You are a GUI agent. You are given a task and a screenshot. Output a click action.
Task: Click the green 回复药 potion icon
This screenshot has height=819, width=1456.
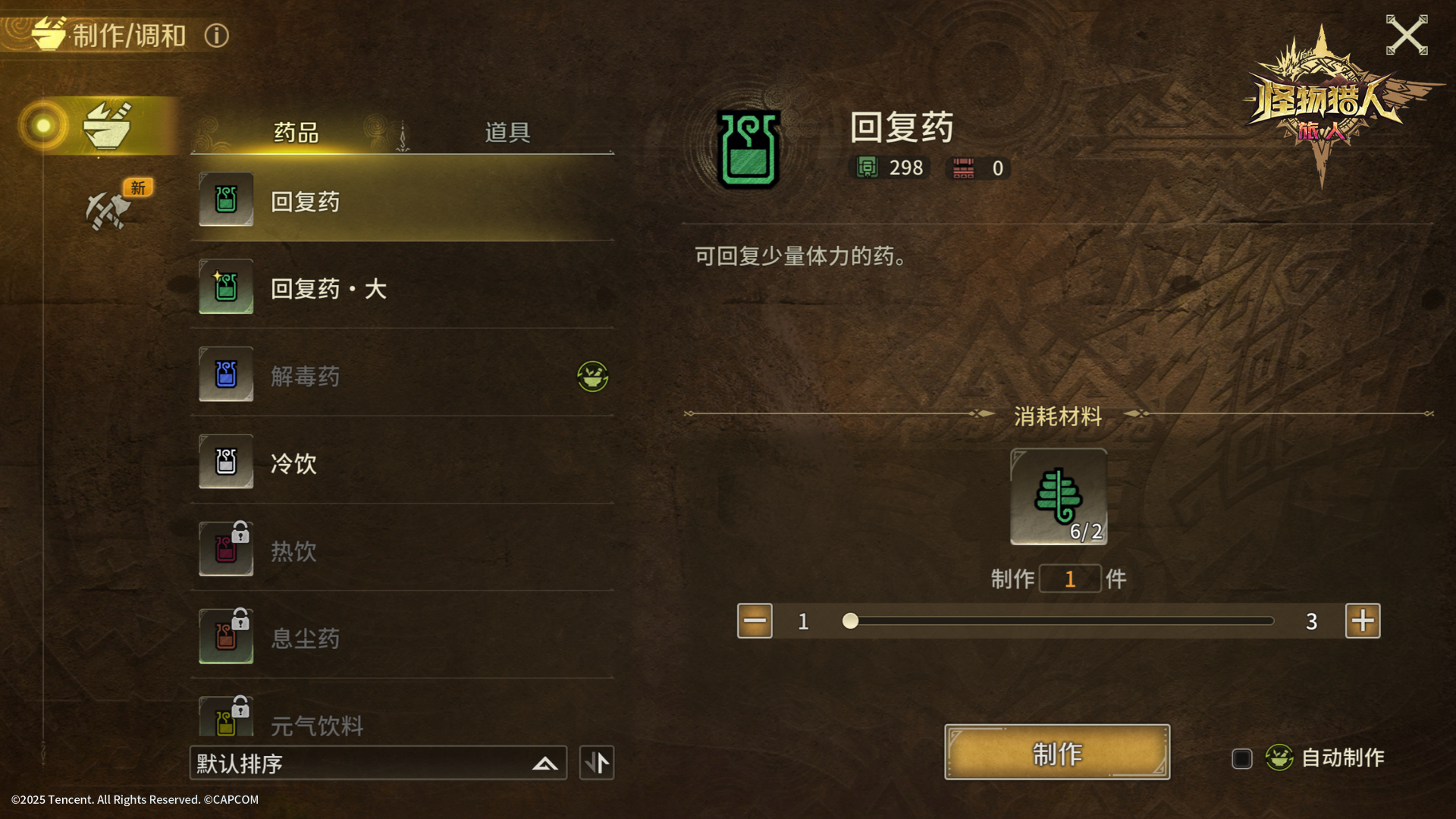[x=225, y=199]
